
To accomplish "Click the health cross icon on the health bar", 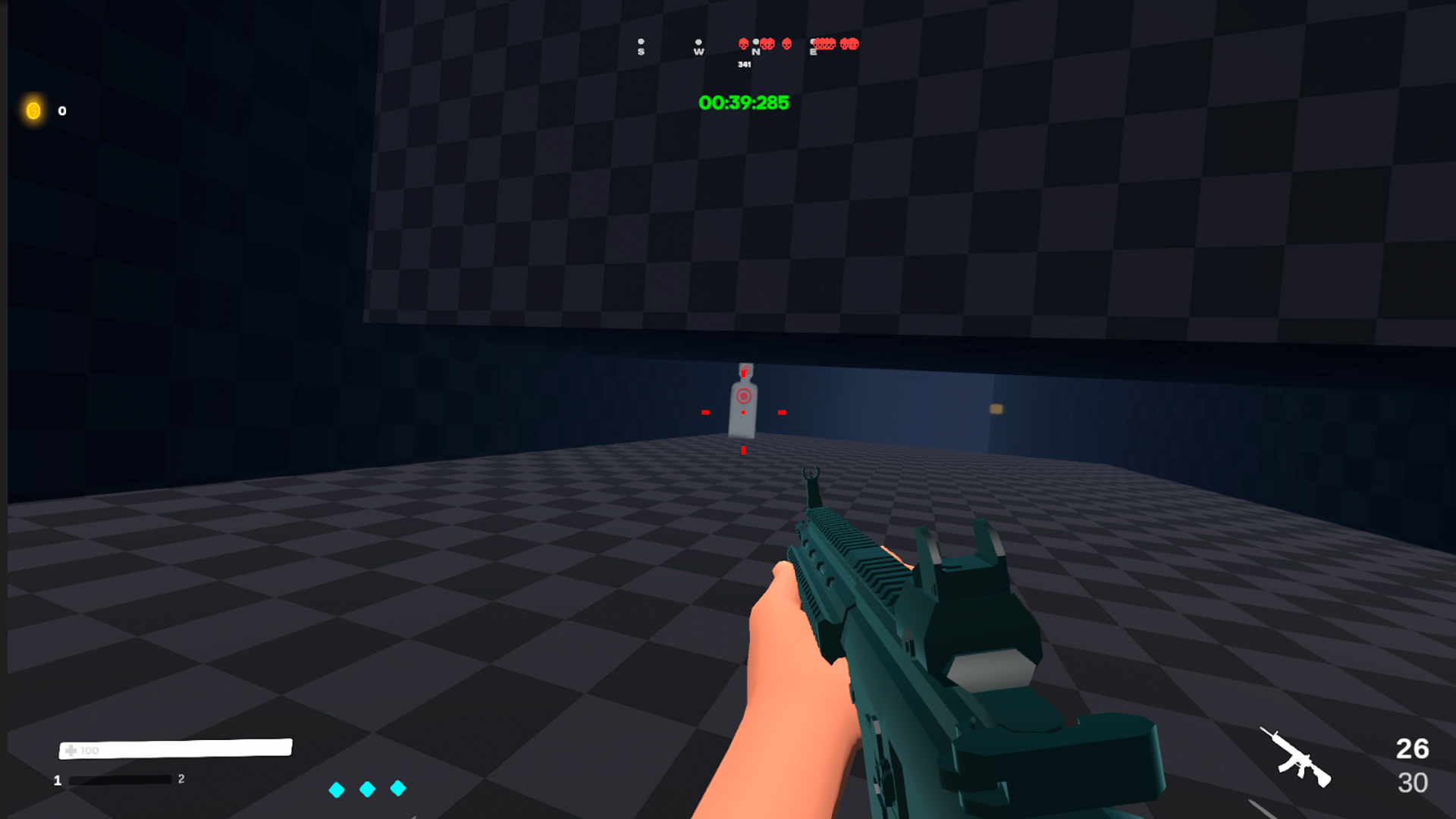I will [71, 749].
